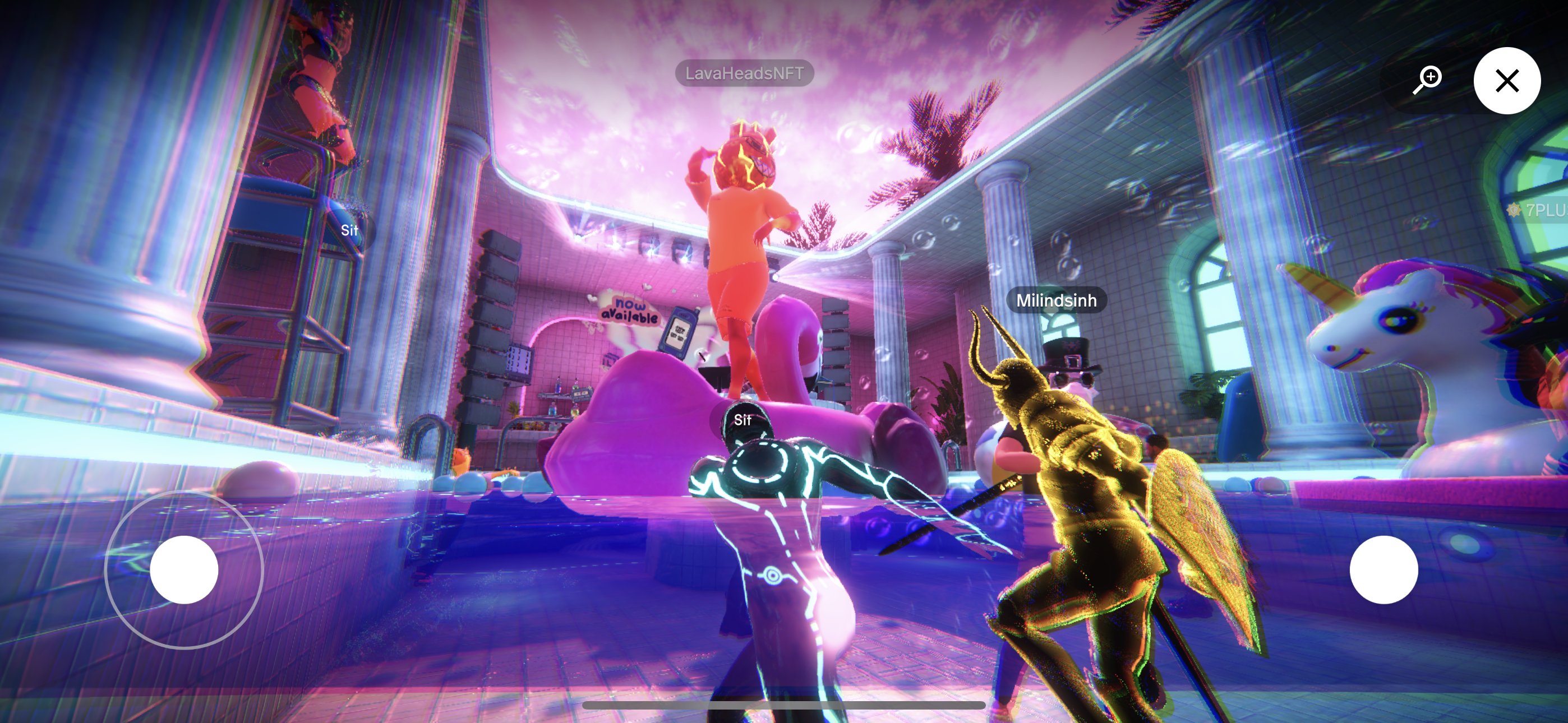This screenshot has height=723, width=1568.
Task: Tap the round white action button
Action: 1383,569
